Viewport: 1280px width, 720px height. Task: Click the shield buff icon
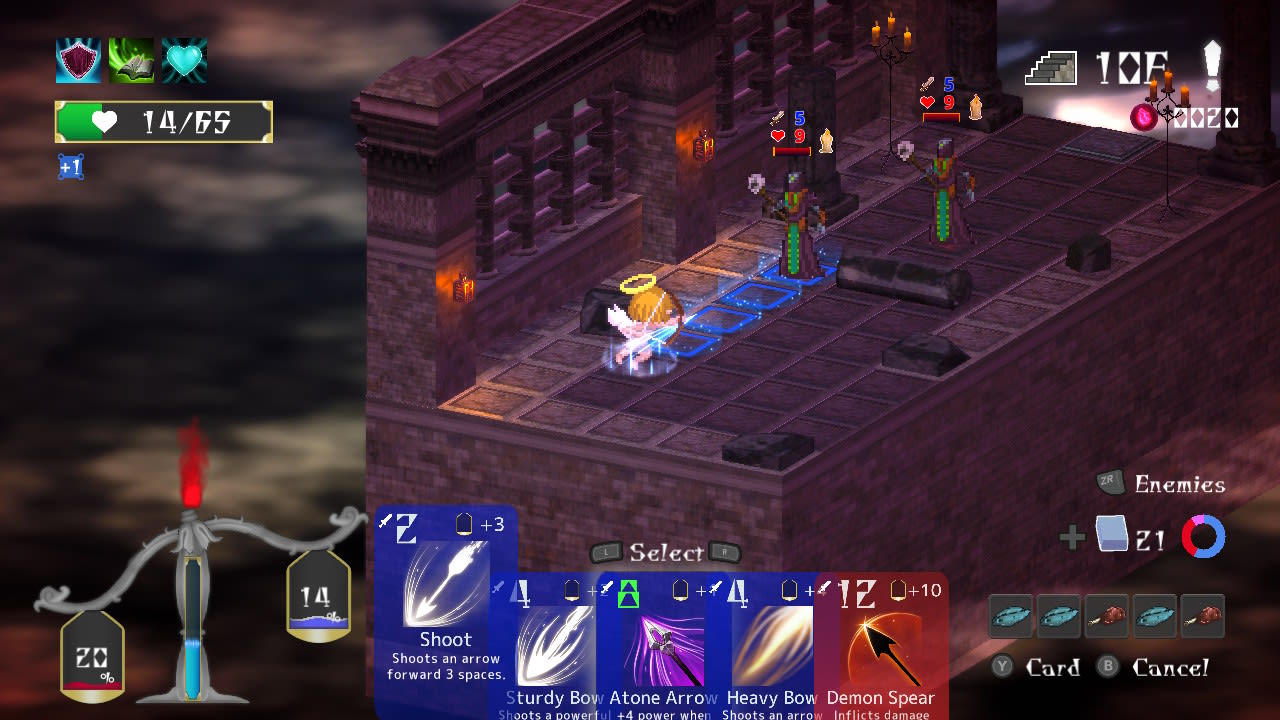click(77, 61)
